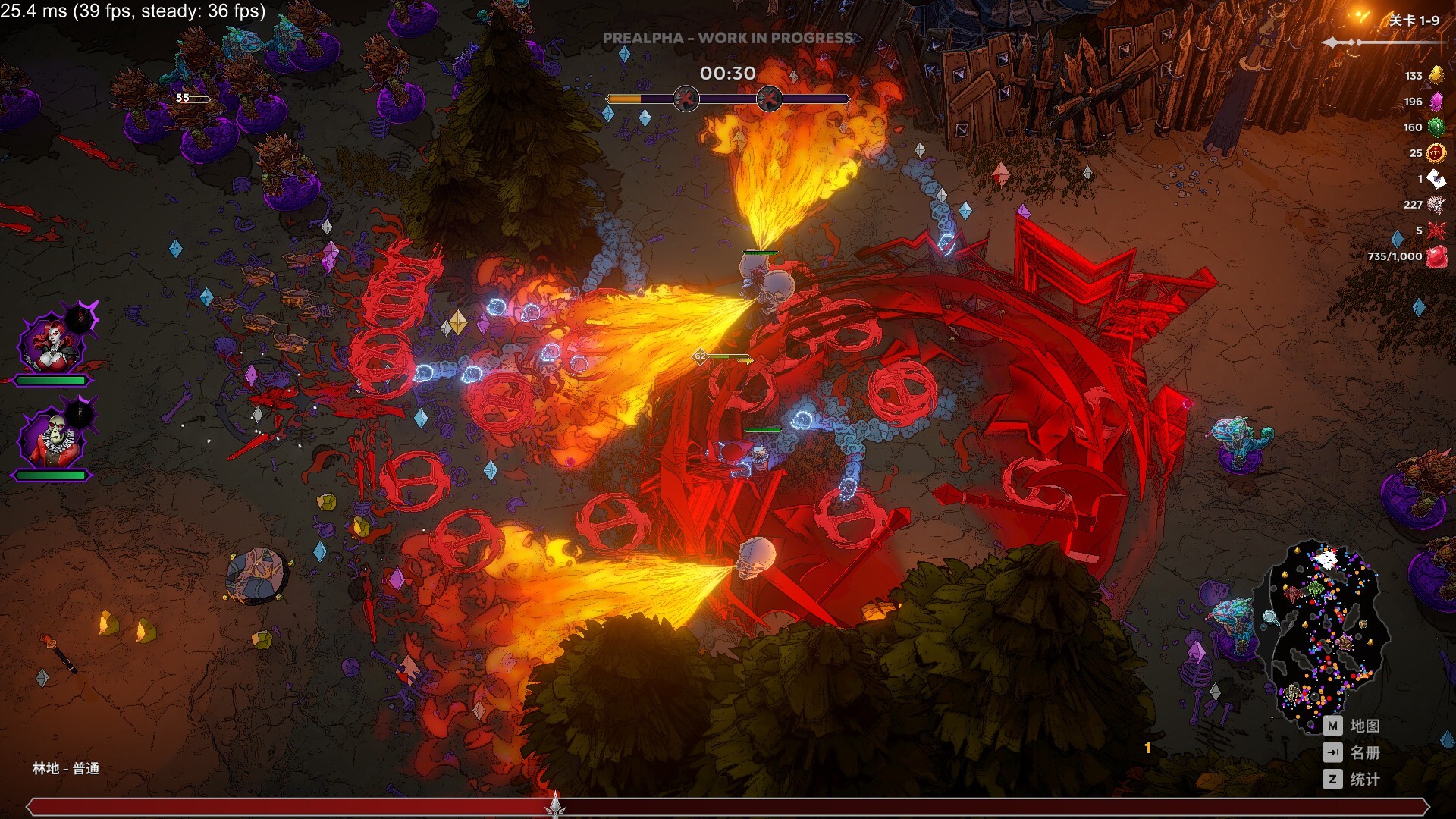Click the gold coin currency icon

click(1437, 152)
